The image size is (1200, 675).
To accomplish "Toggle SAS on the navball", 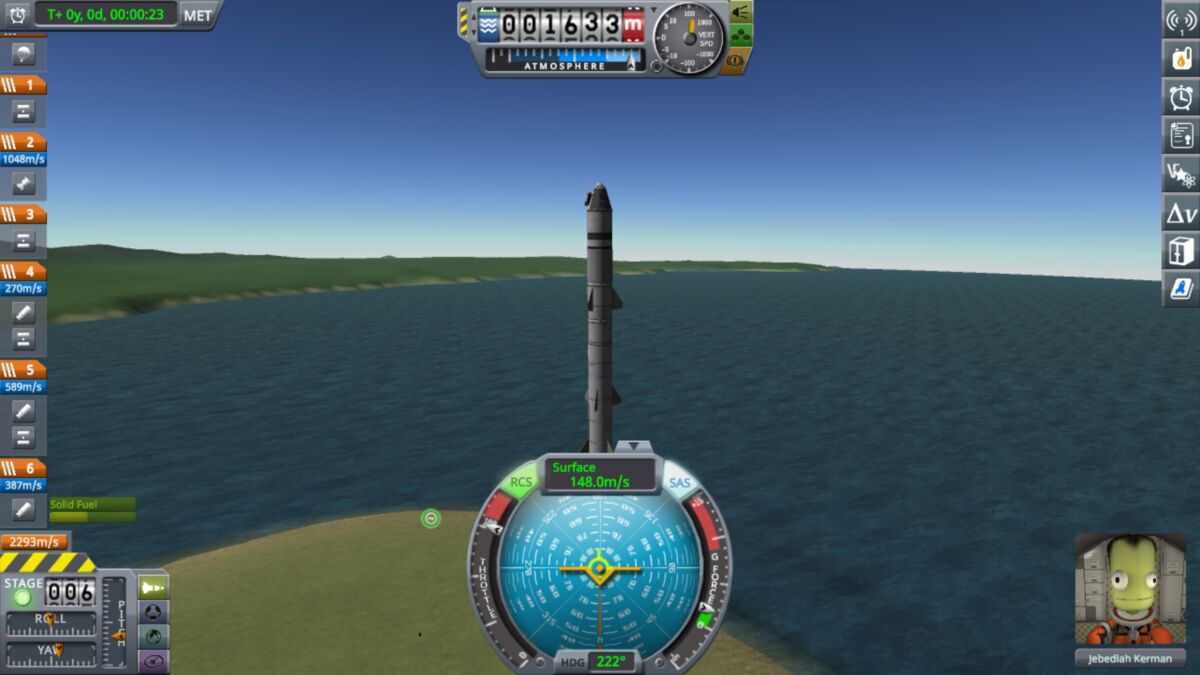I will pos(679,483).
